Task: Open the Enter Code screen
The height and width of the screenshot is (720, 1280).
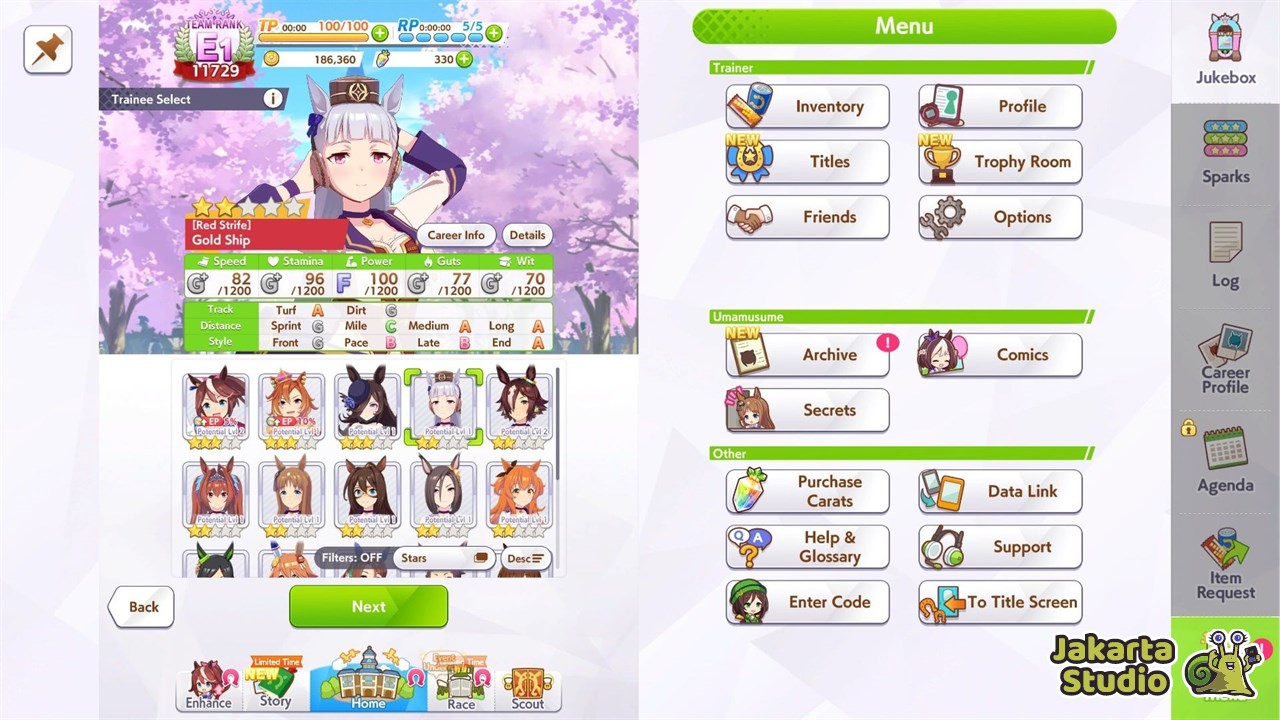Action: point(807,602)
